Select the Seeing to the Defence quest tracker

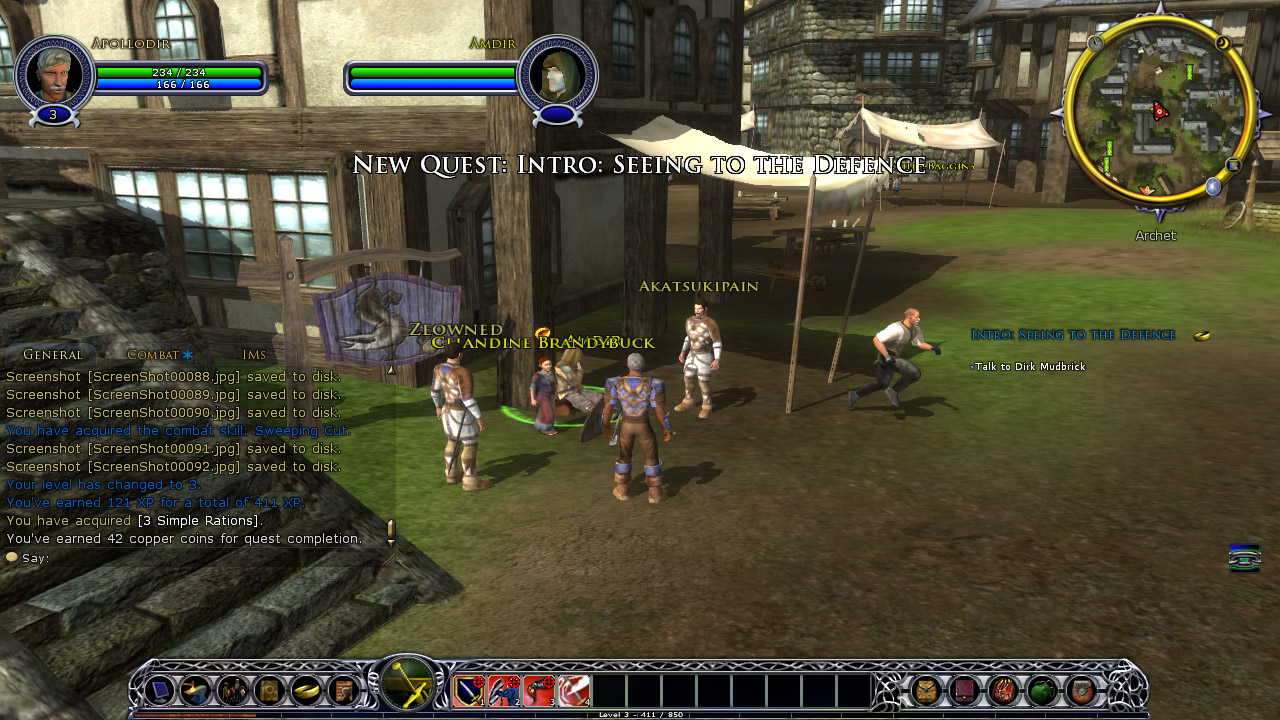pos(1073,335)
